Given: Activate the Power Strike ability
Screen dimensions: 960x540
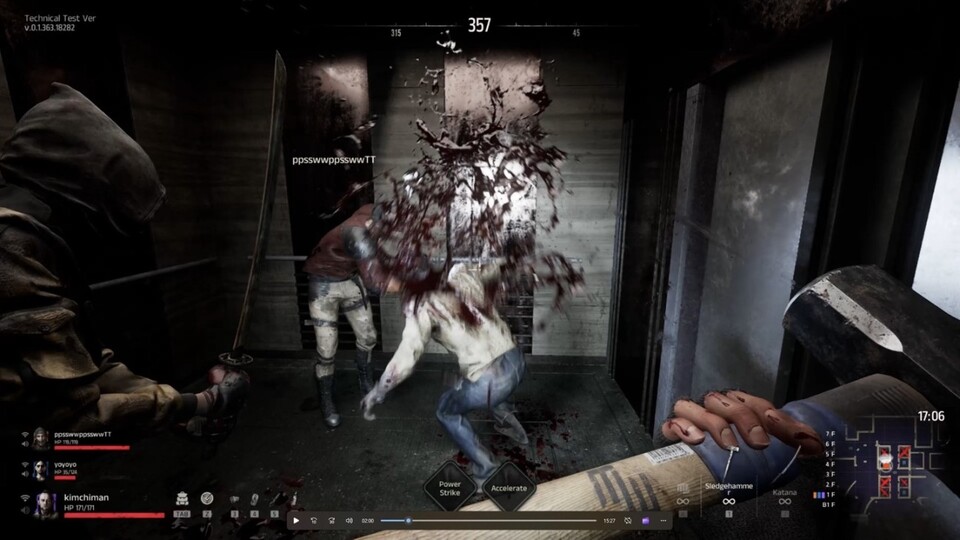Looking at the screenshot, I should tap(448, 488).
